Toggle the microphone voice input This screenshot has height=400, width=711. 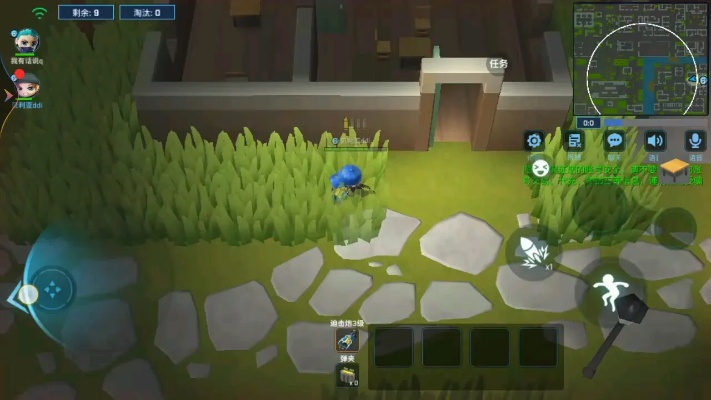click(x=695, y=141)
